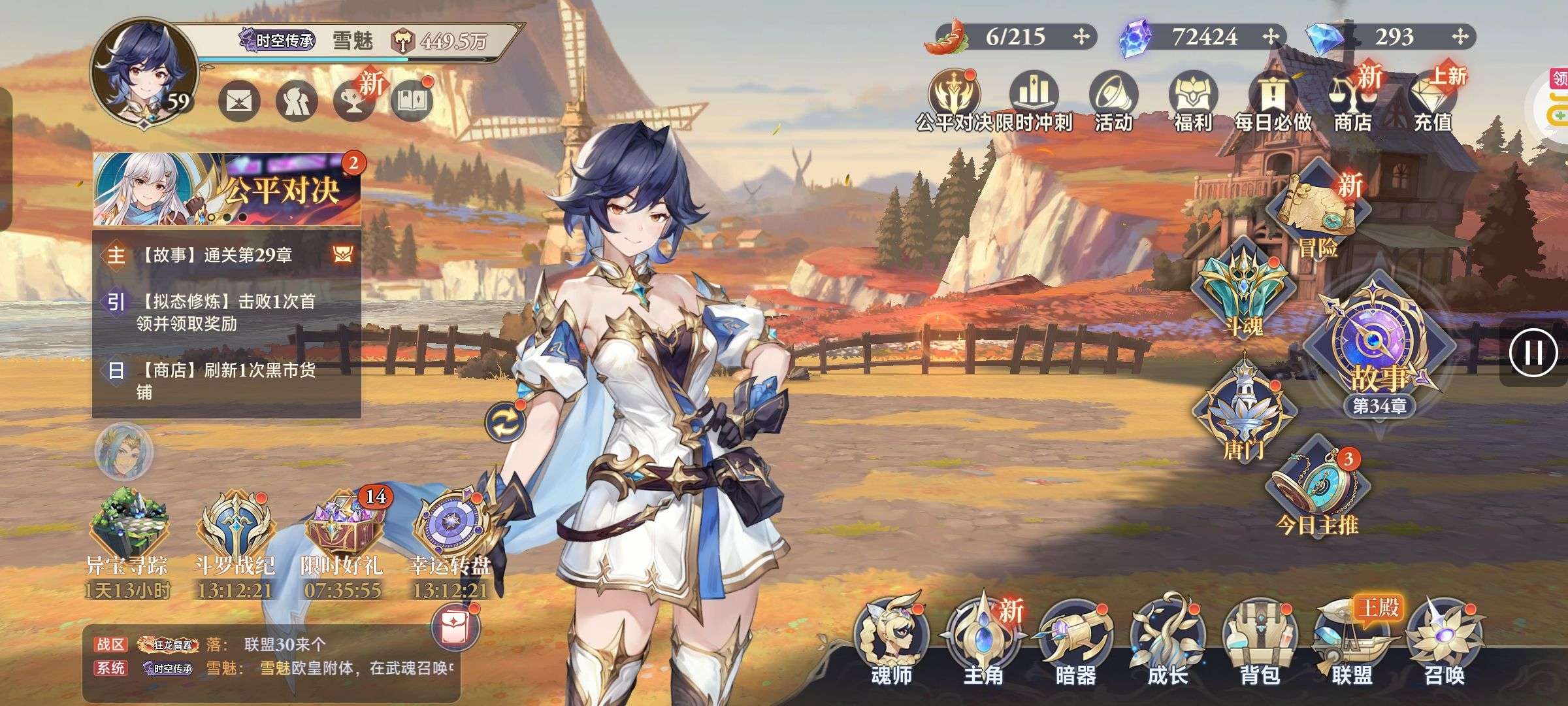Open the 召唤 summon menu
This screenshot has height=706, width=1568.
tap(1444, 644)
